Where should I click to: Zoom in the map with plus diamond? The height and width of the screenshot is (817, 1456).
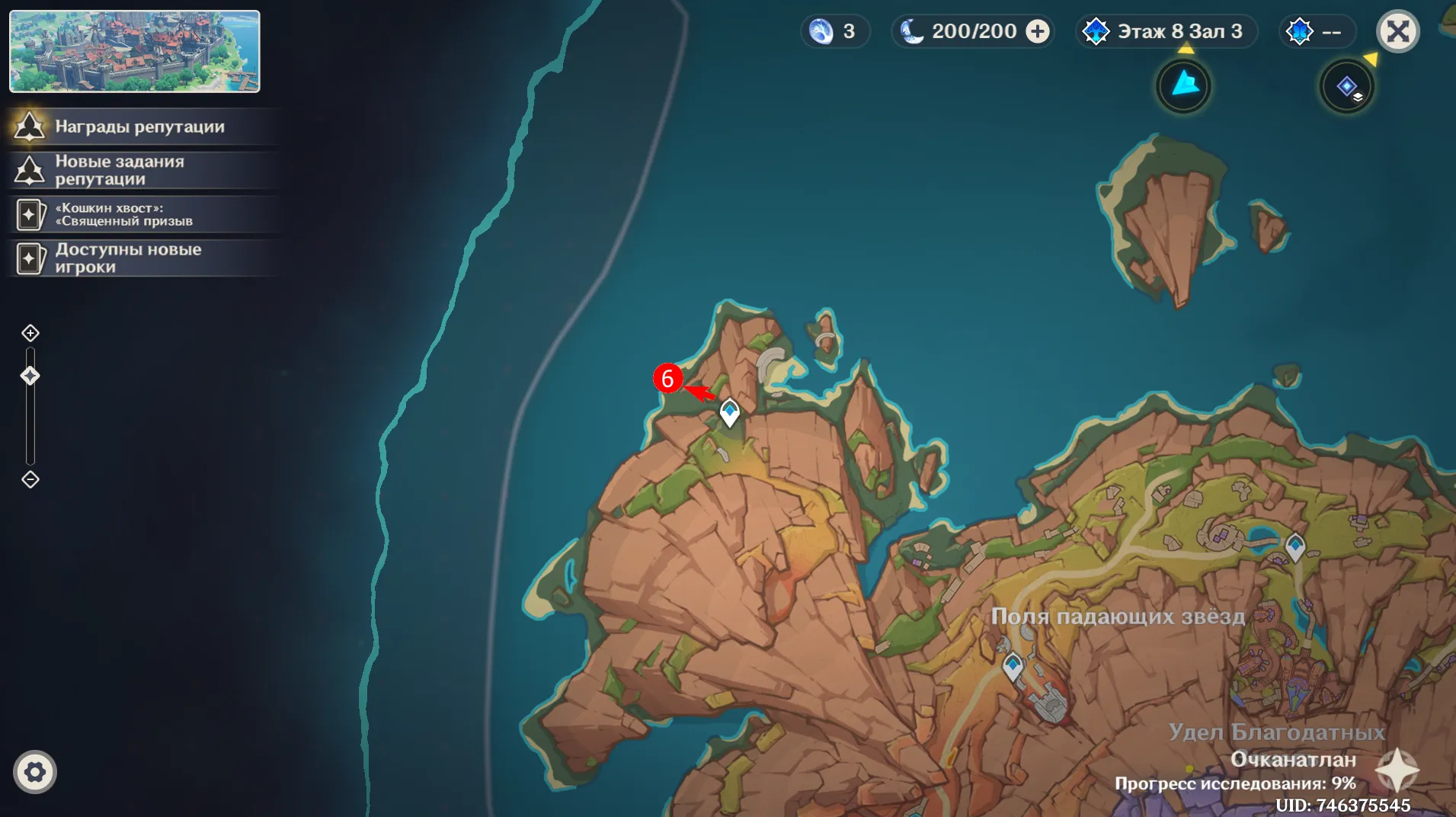pyautogui.click(x=30, y=333)
